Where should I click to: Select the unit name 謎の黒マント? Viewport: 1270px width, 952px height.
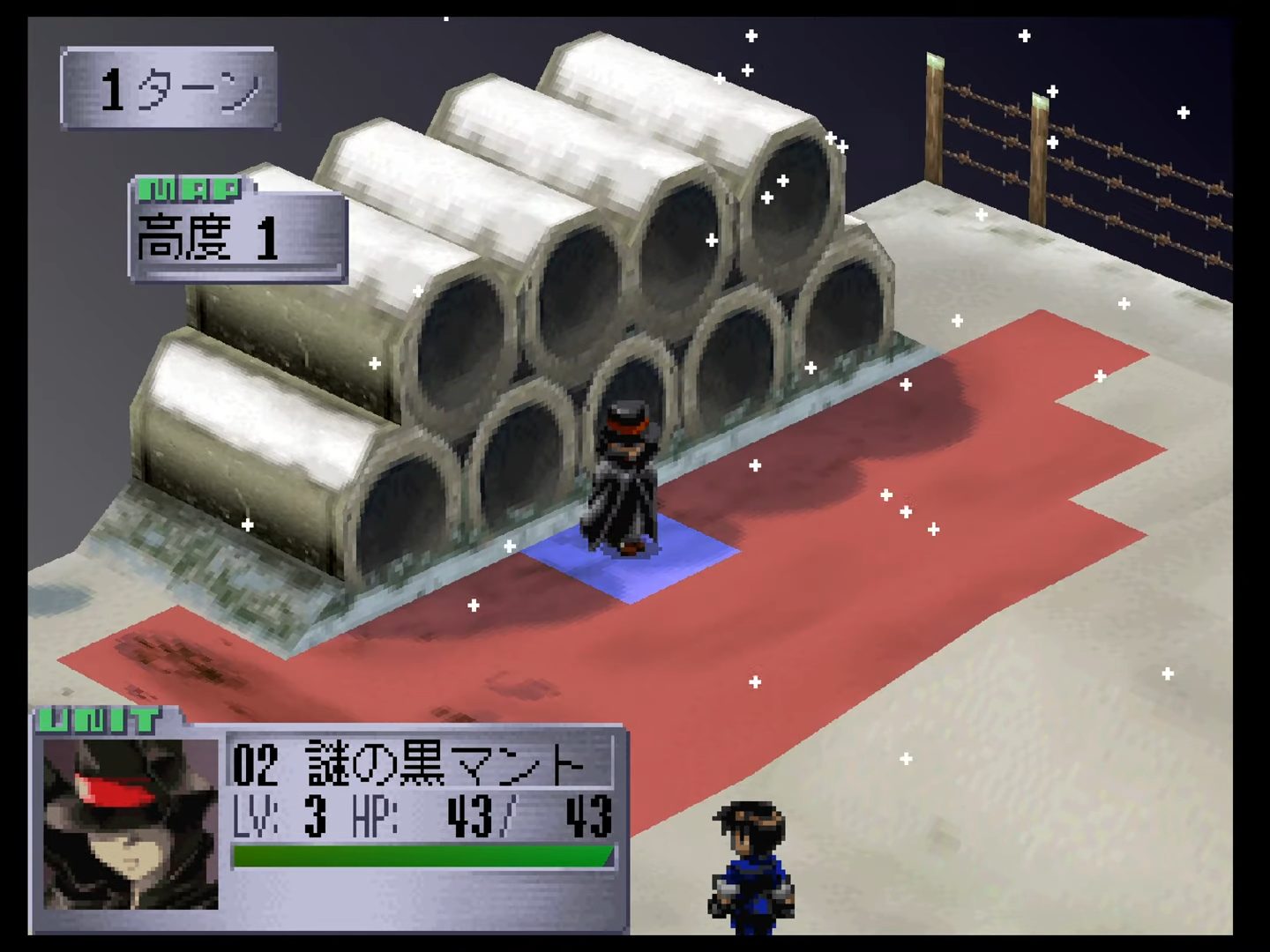click(x=445, y=763)
